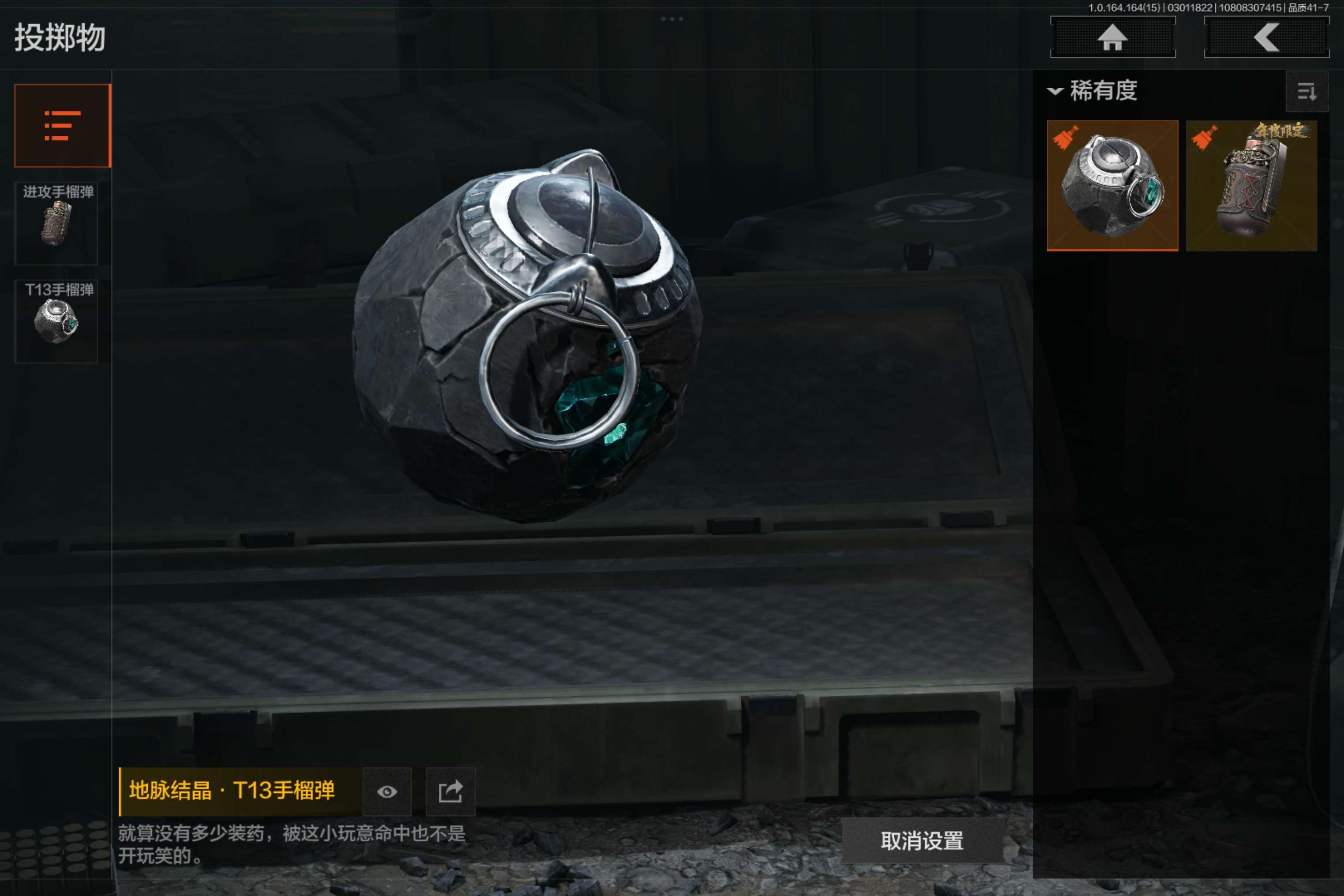Viewport: 1344px width, 896px height.
Task: Open the all-throwables list tab
Action: click(62, 126)
